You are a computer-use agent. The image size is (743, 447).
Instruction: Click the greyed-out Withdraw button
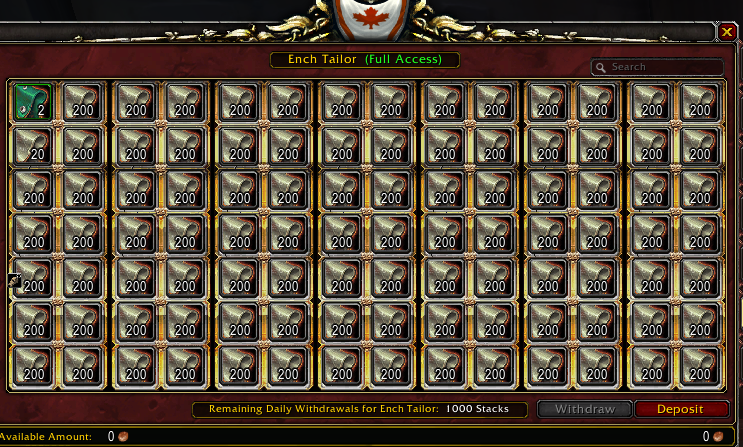(x=585, y=409)
